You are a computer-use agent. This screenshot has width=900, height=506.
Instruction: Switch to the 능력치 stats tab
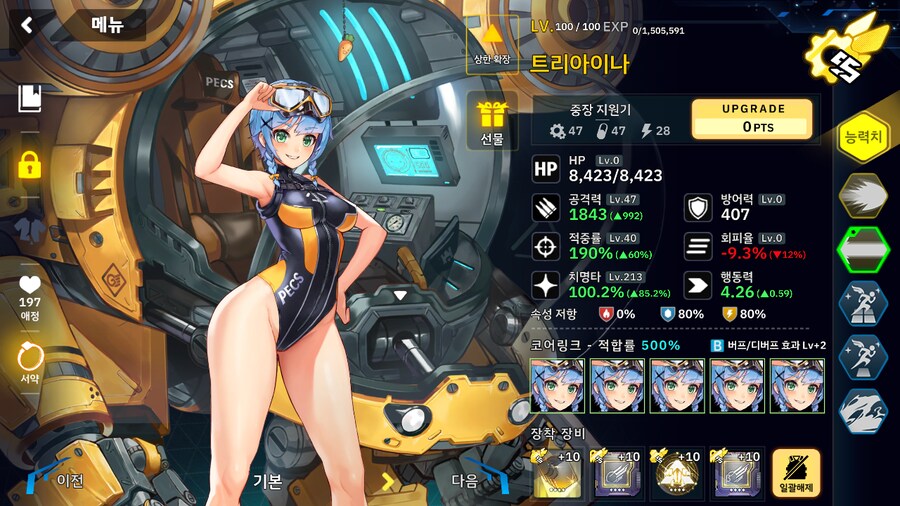(862, 137)
